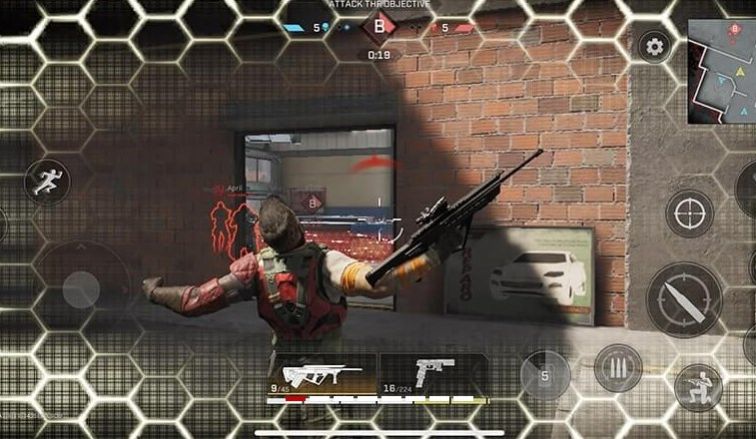Open the settings gear menu
The image size is (756, 439).
tap(655, 46)
